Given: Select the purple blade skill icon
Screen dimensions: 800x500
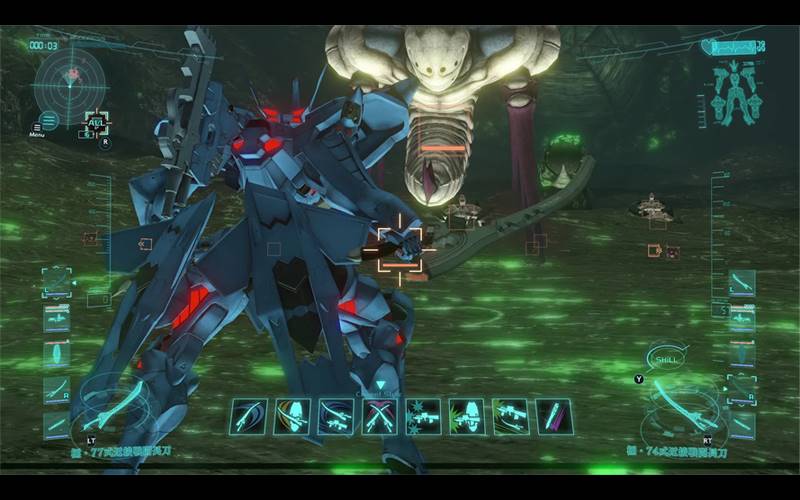Looking at the screenshot, I should pyautogui.click(x=553, y=416).
